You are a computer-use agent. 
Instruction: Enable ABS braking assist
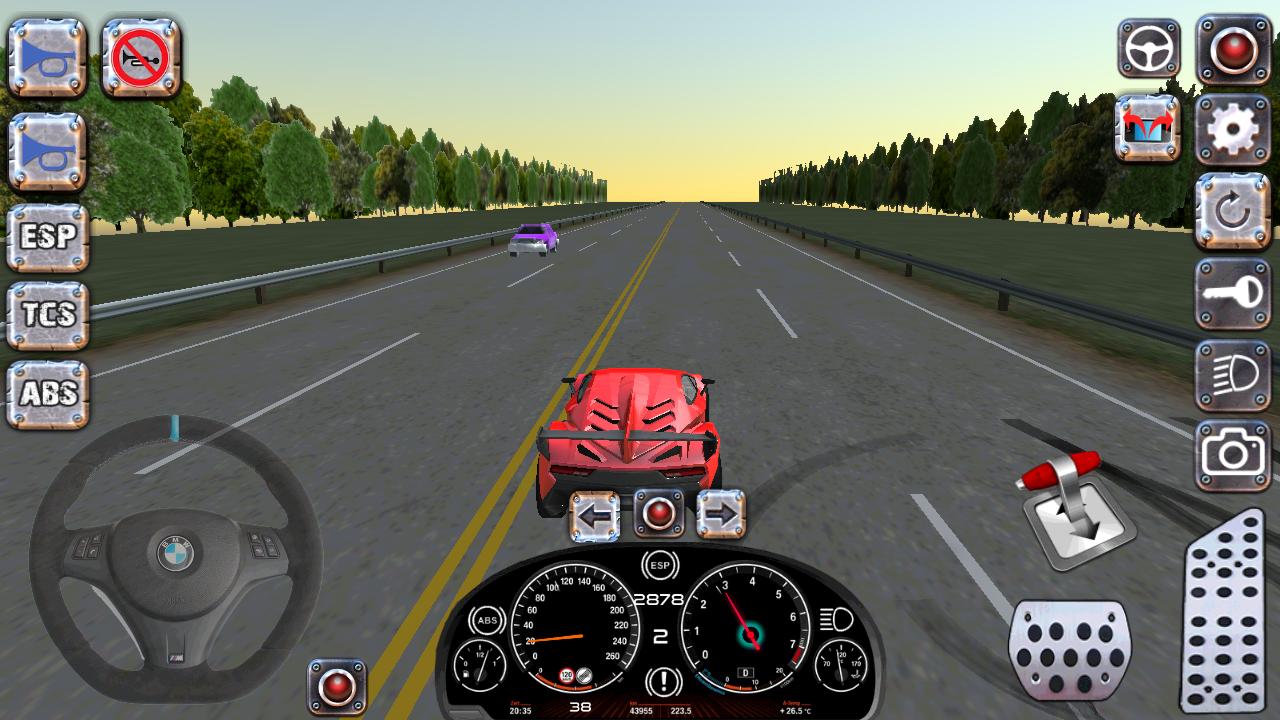pyautogui.click(x=45, y=392)
